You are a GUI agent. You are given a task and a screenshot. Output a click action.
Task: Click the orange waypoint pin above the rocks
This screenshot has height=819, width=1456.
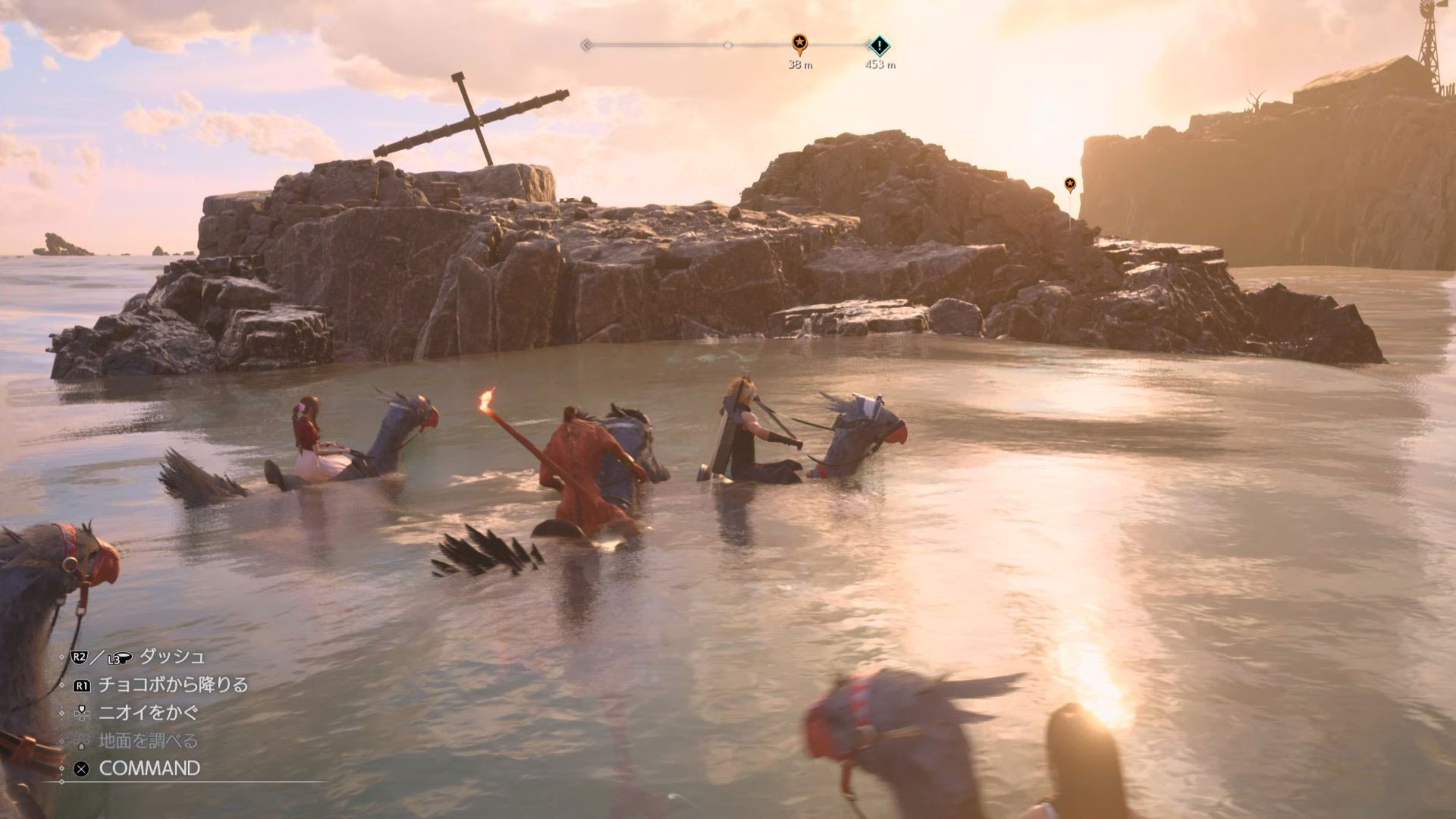1069,184
